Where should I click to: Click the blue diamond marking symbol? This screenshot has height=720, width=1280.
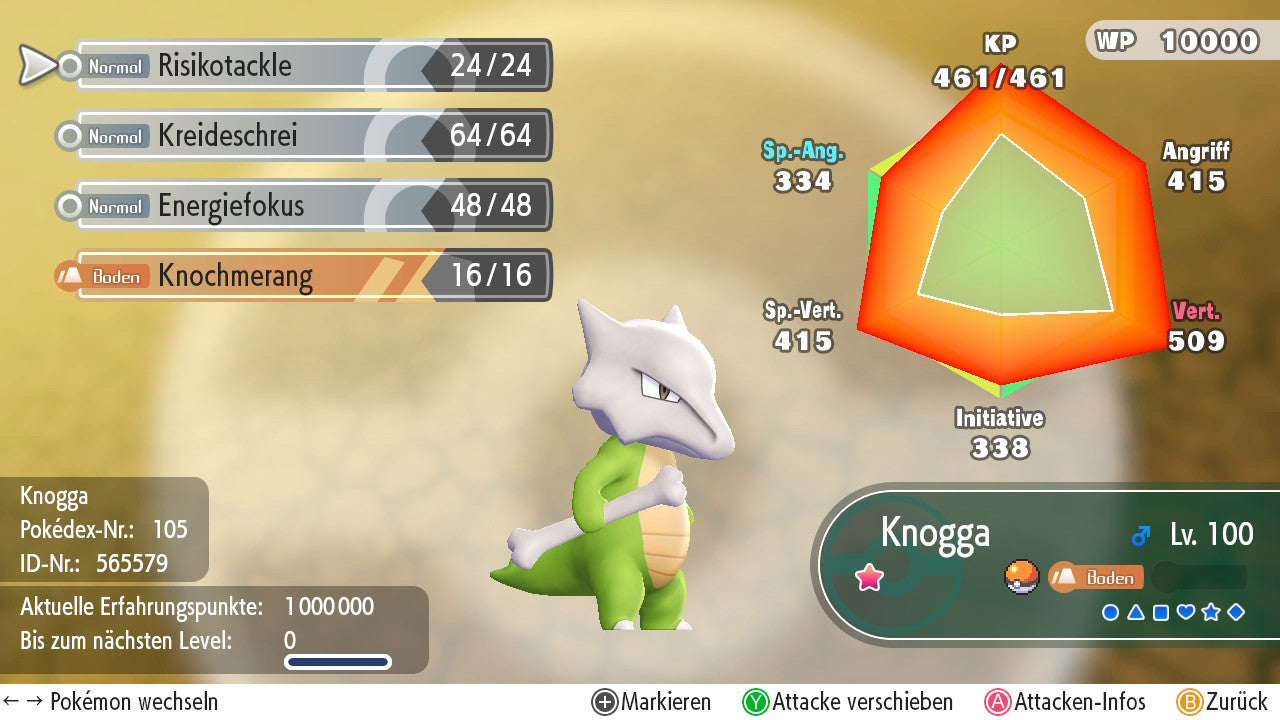pyautogui.click(x=1236, y=612)
